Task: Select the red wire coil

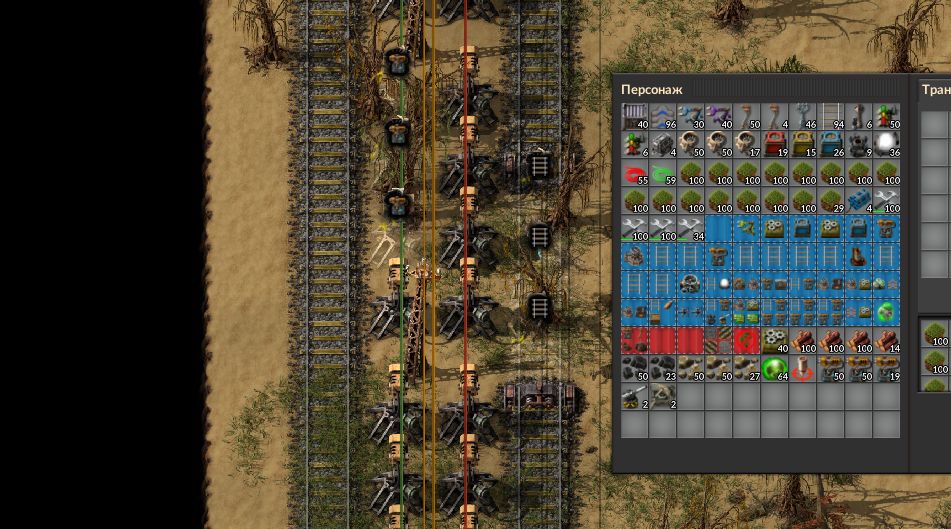Action: tap(635, 173)
